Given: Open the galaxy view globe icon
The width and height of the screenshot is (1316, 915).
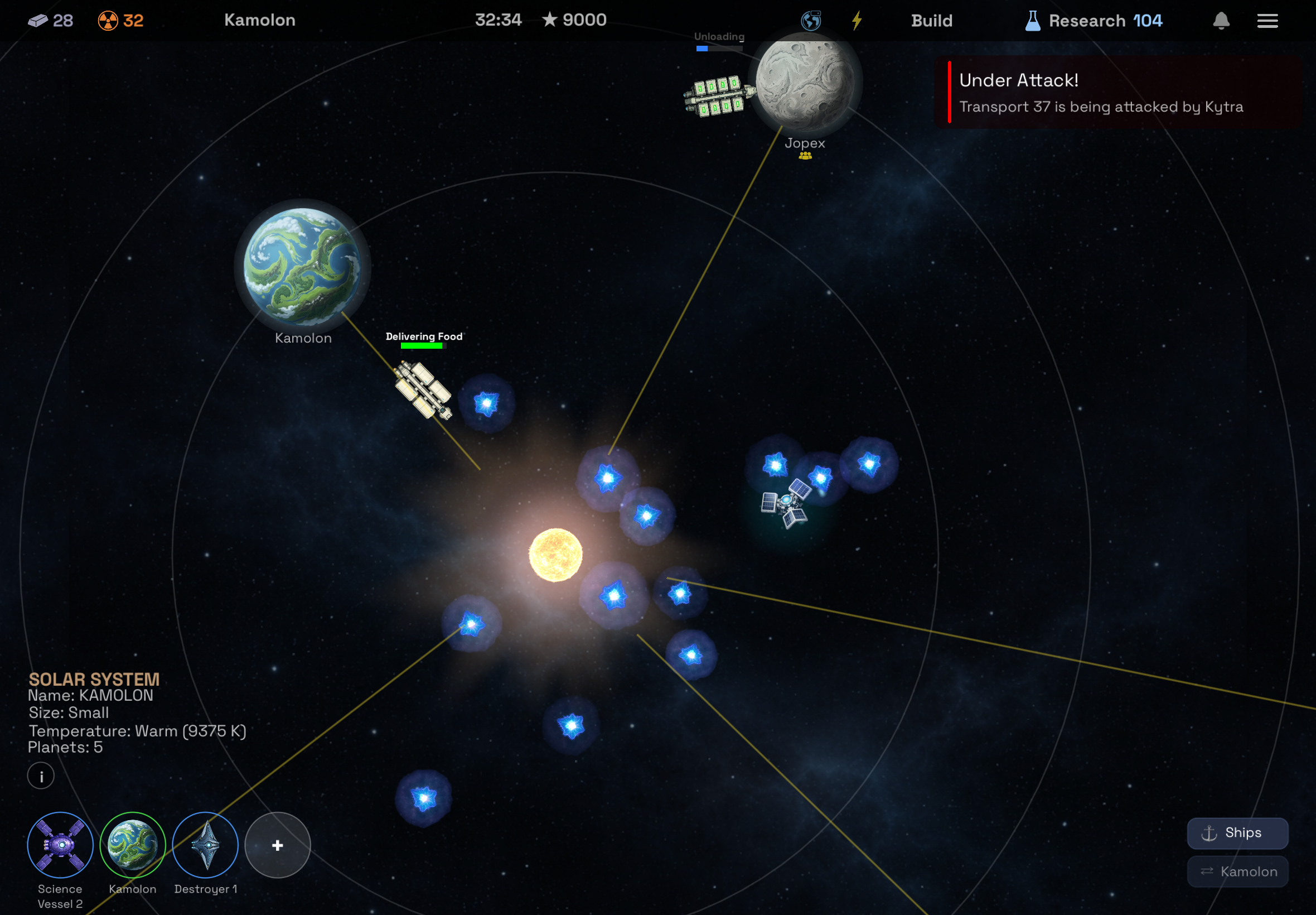Looking at the screenshot, I should pos(811,20).
